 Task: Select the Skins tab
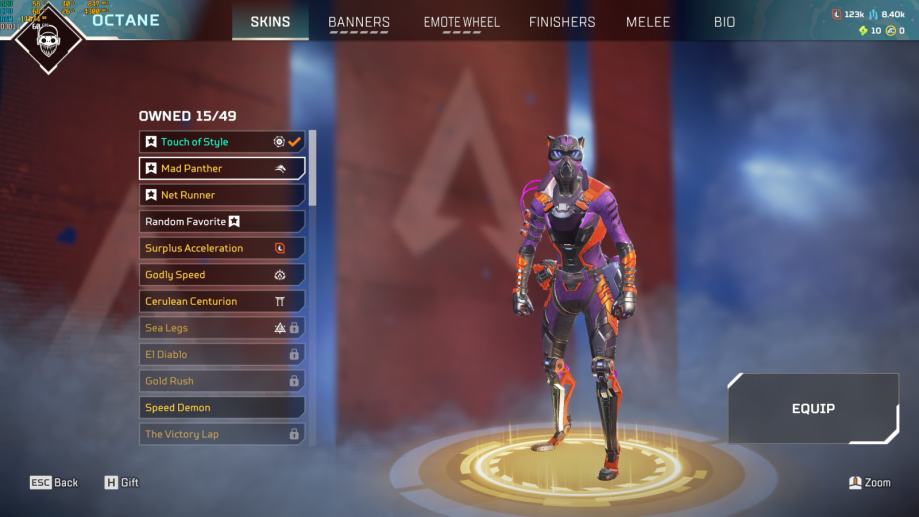(270, 22)
